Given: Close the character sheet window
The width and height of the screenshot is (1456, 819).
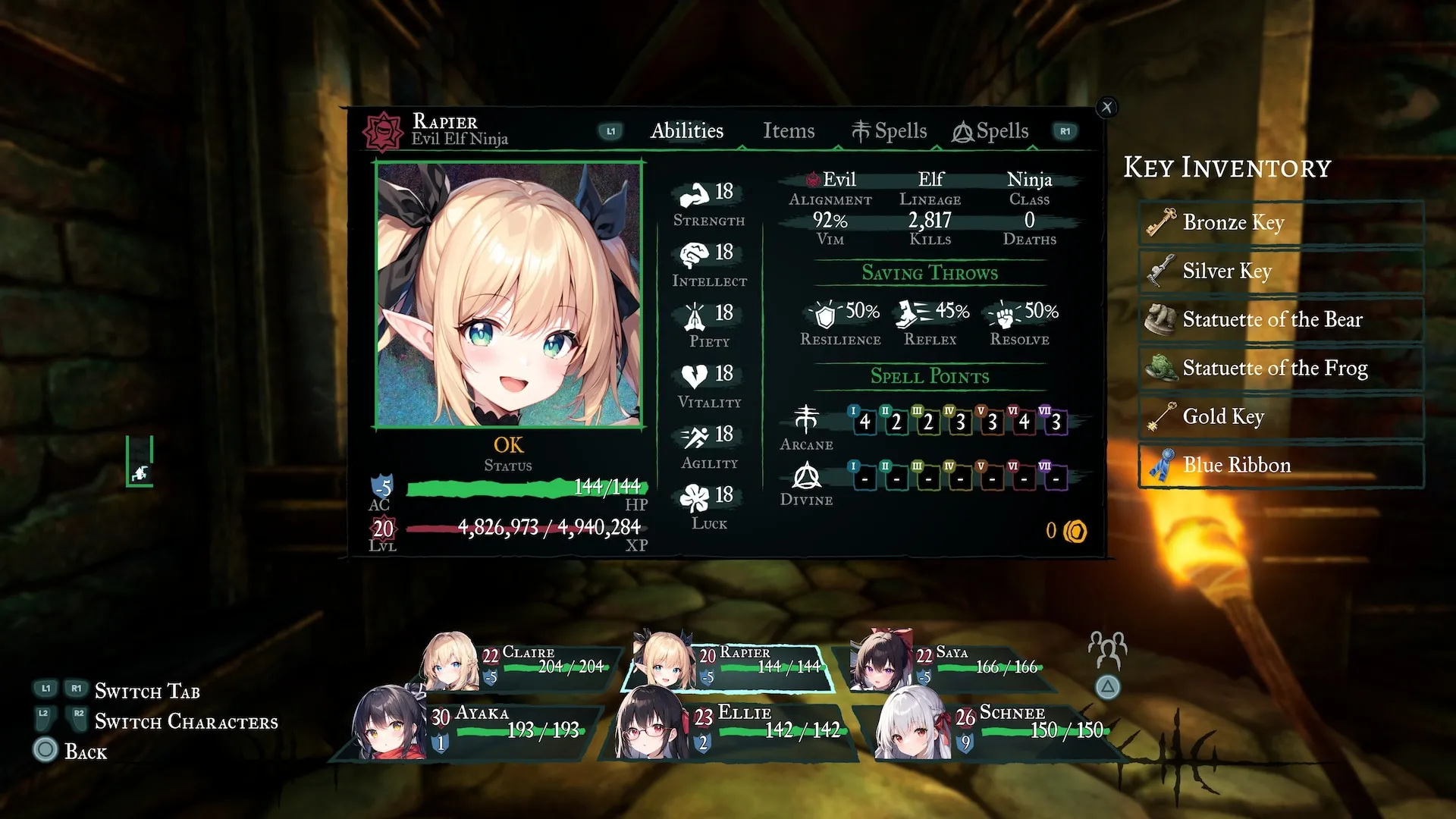Looking at the screenshot, I should click(1107, 108).
